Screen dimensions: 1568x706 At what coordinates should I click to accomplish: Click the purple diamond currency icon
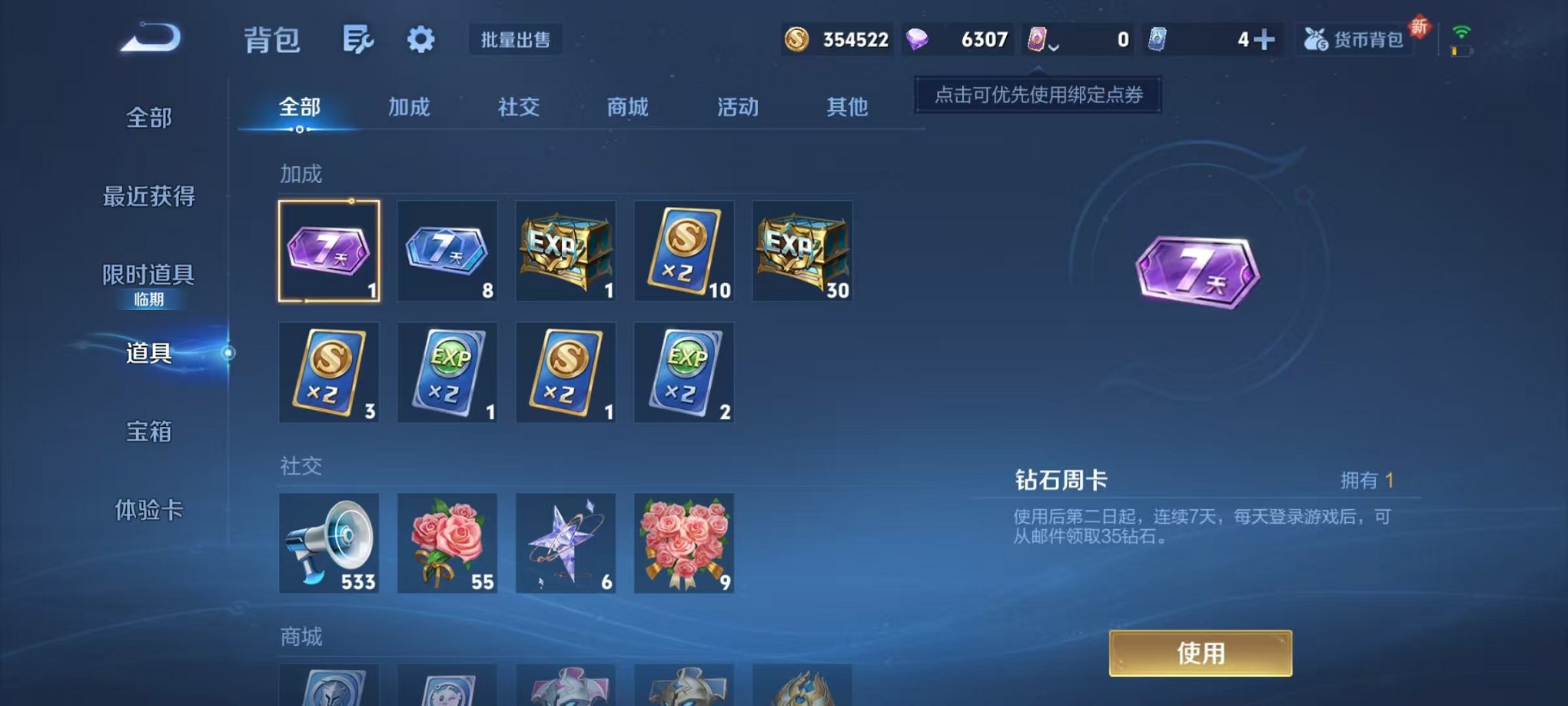click(916, 38)
